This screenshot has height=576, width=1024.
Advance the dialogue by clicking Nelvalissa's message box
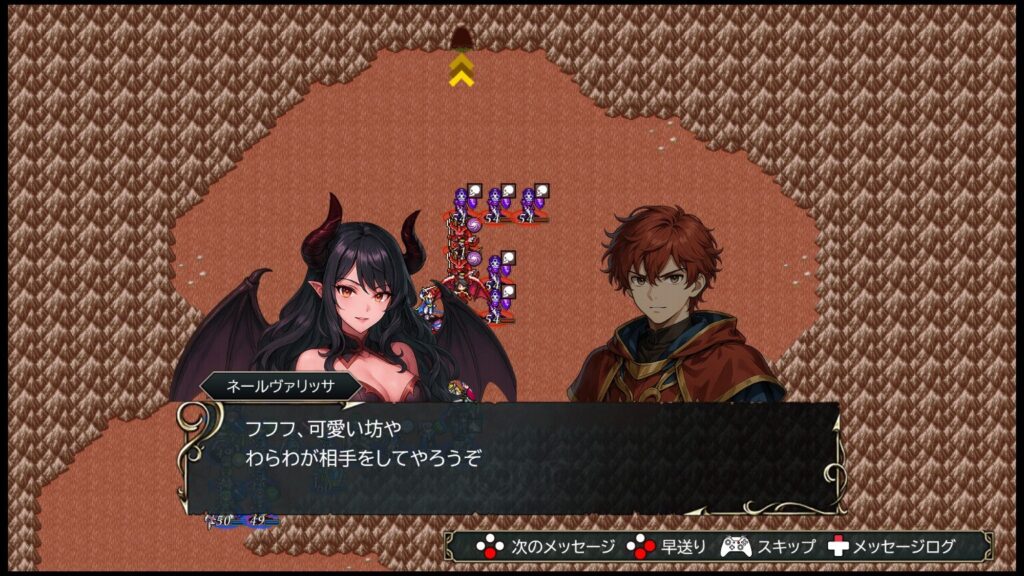pyautogui.click(x=510, y=456)
